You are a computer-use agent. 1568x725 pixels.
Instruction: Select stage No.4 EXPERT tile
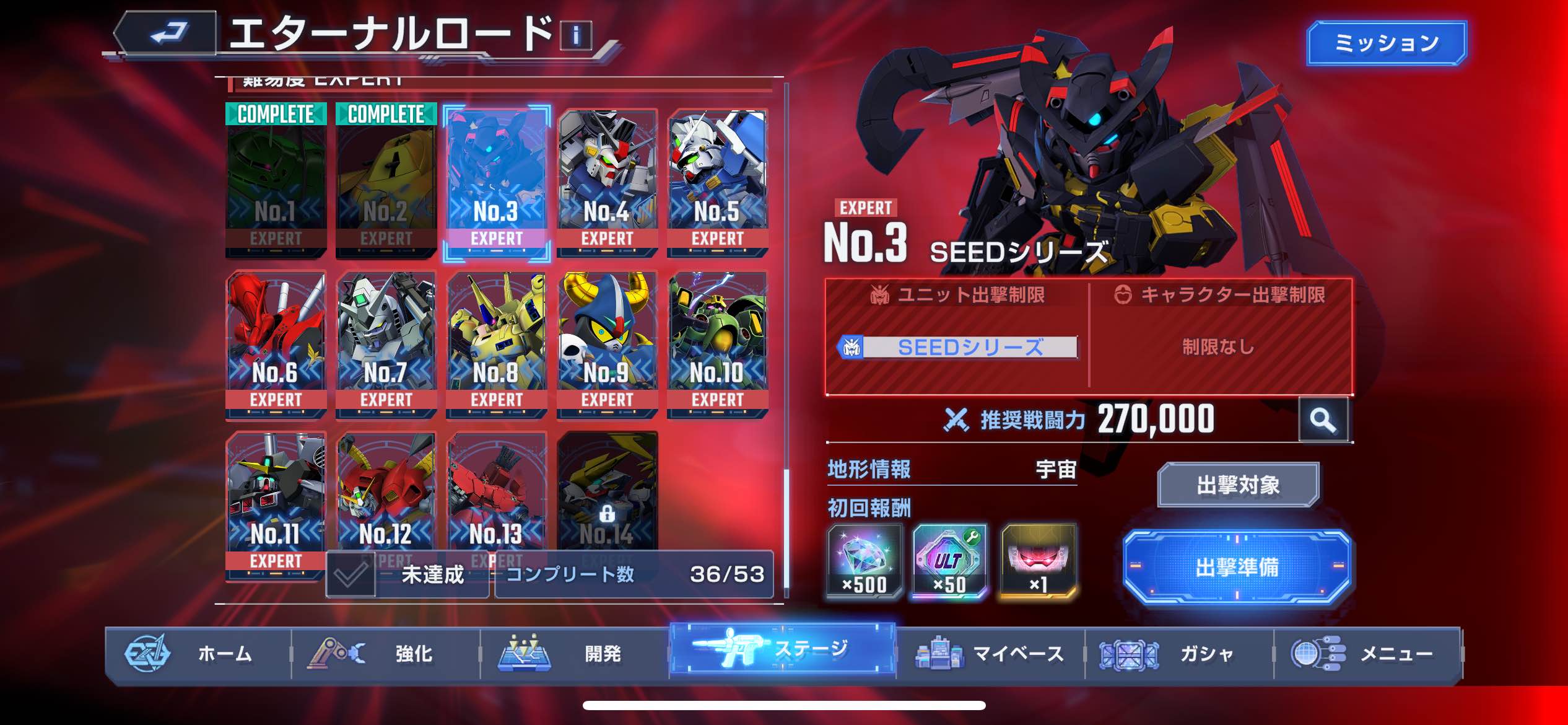click(x=606, y=183)
